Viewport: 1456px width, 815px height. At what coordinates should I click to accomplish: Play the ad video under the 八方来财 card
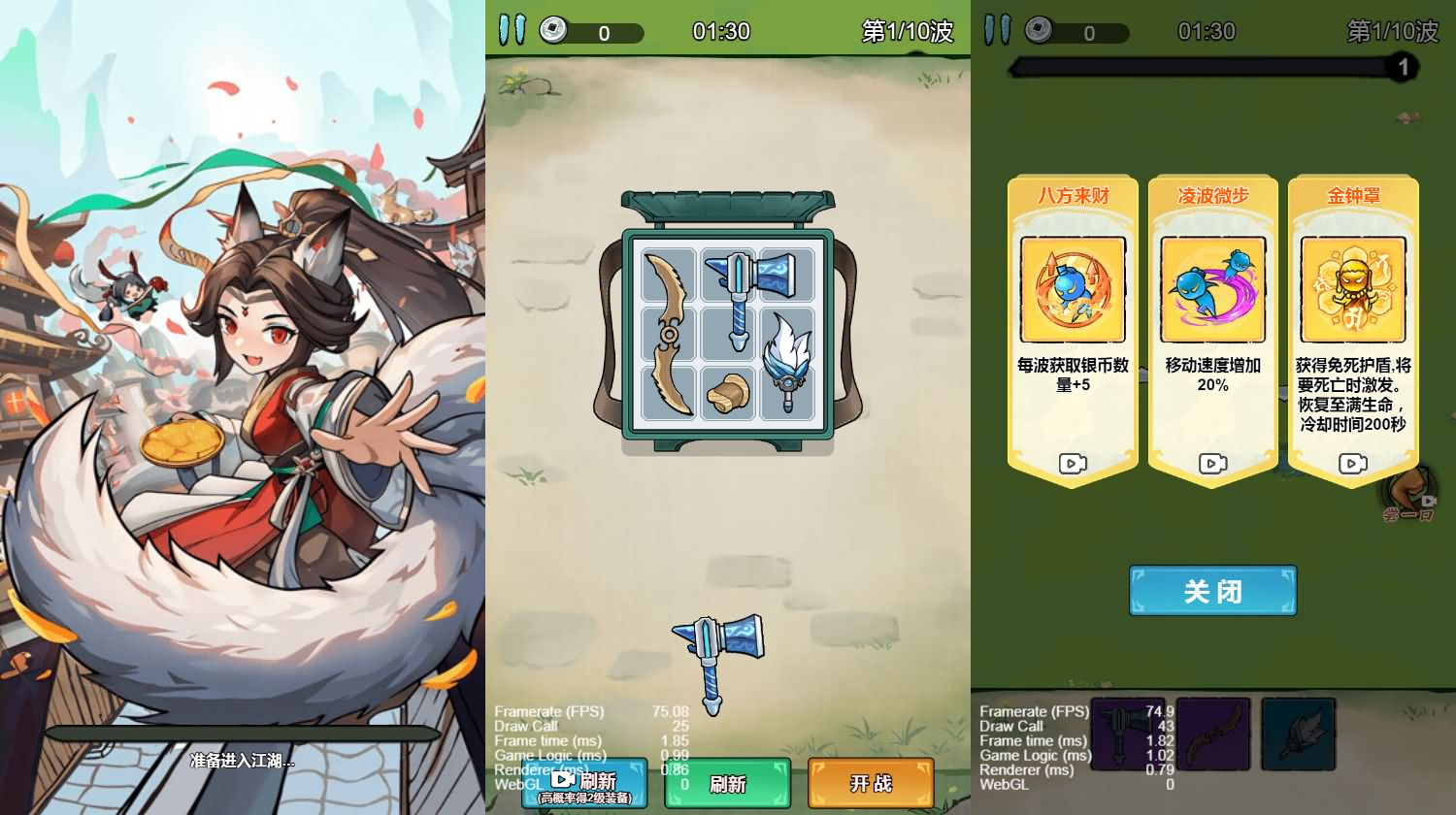[x=1072, y=464]
